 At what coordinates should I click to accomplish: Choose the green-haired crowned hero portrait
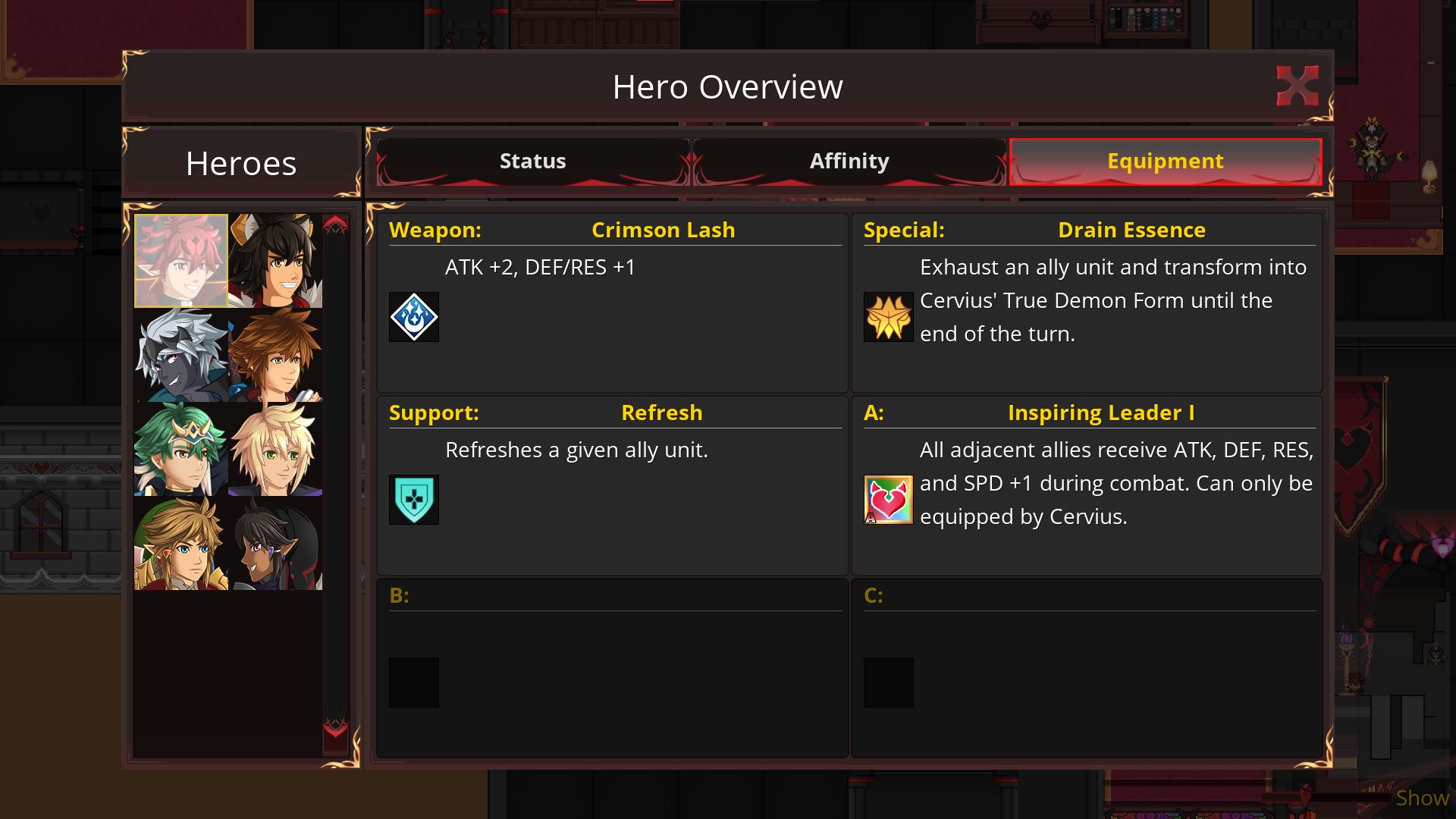click(181, 449)
